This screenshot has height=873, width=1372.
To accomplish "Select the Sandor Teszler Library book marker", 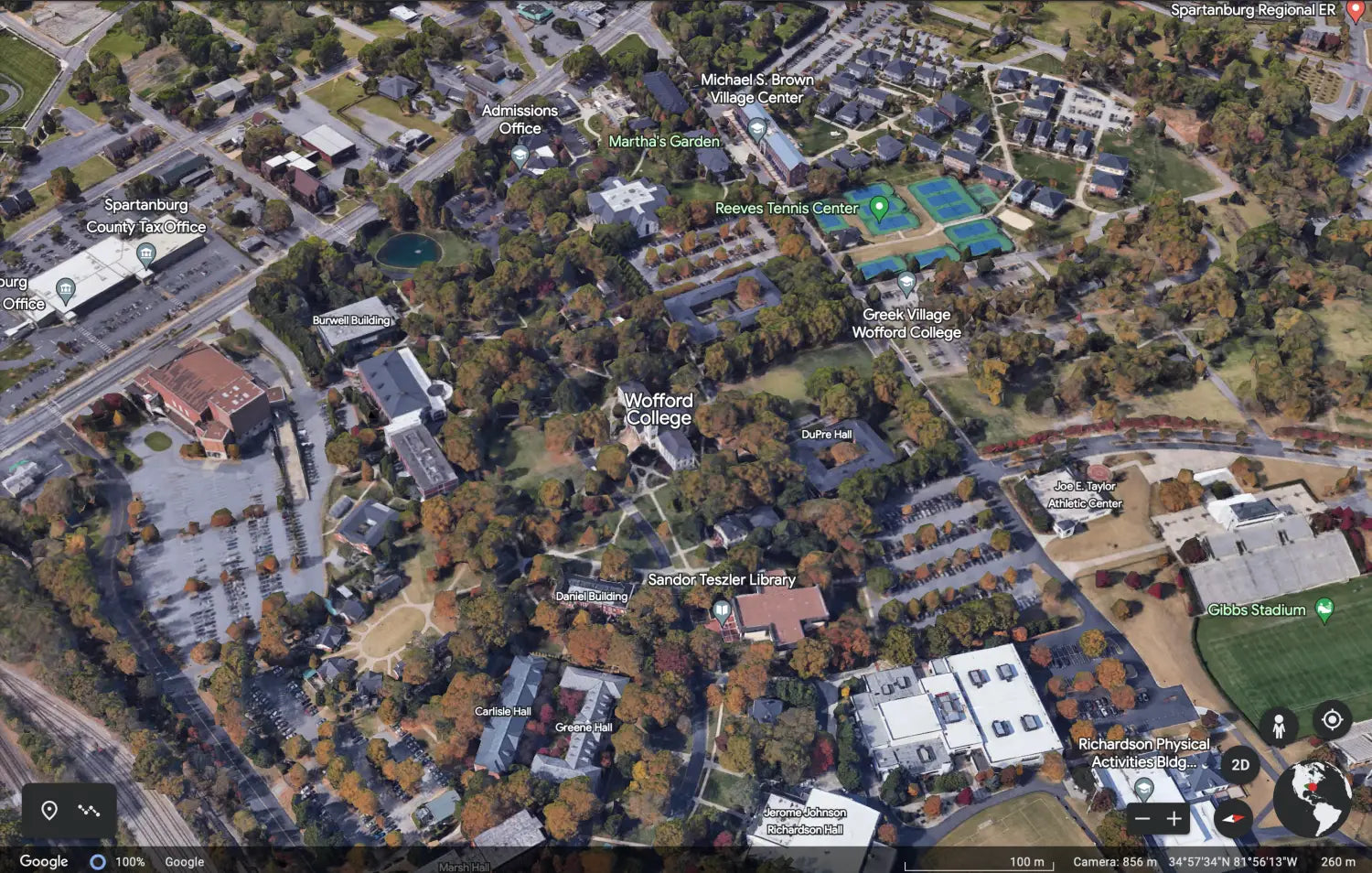I will [722, 609].
